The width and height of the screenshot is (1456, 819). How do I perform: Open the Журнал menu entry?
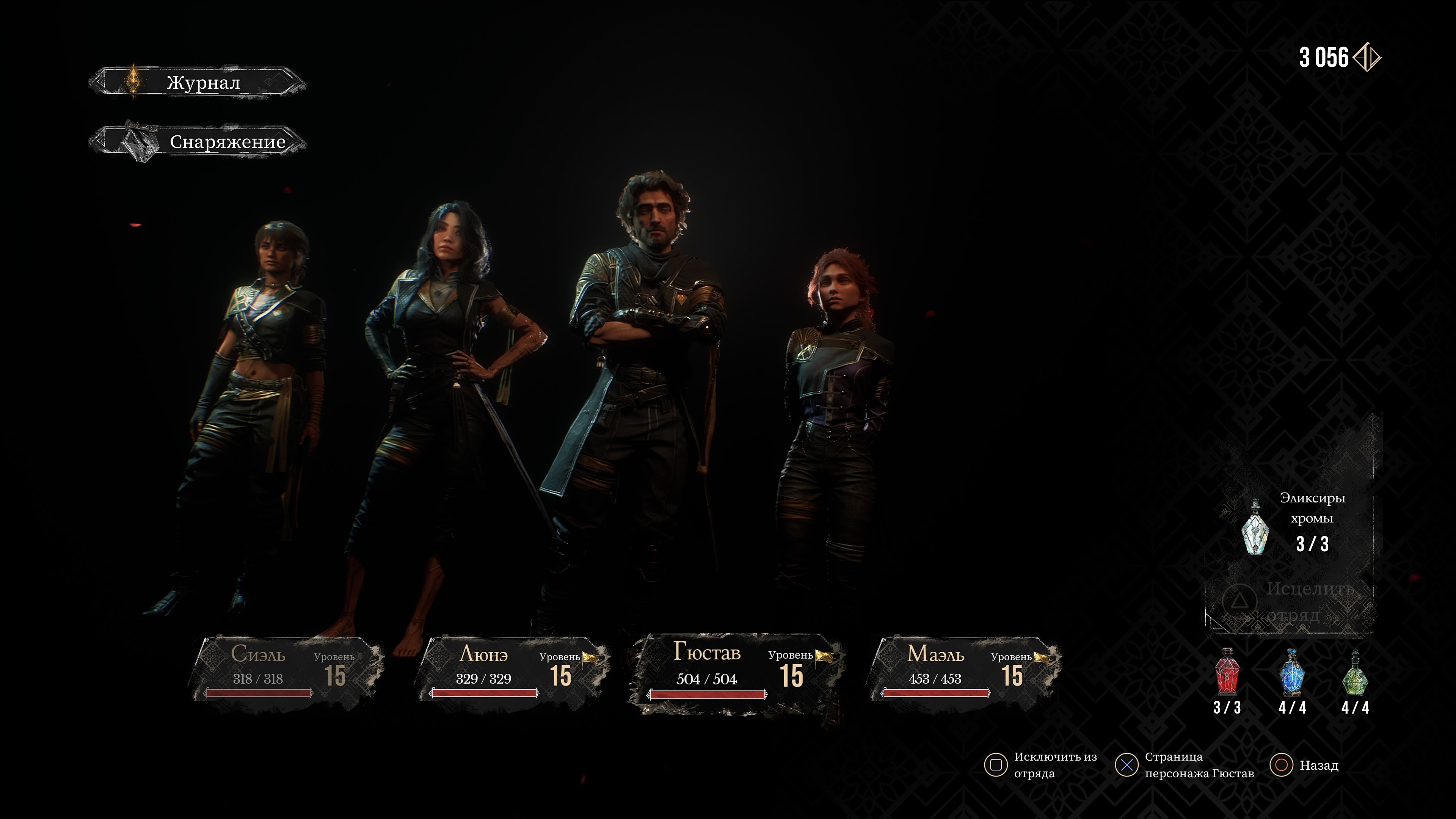198,83
